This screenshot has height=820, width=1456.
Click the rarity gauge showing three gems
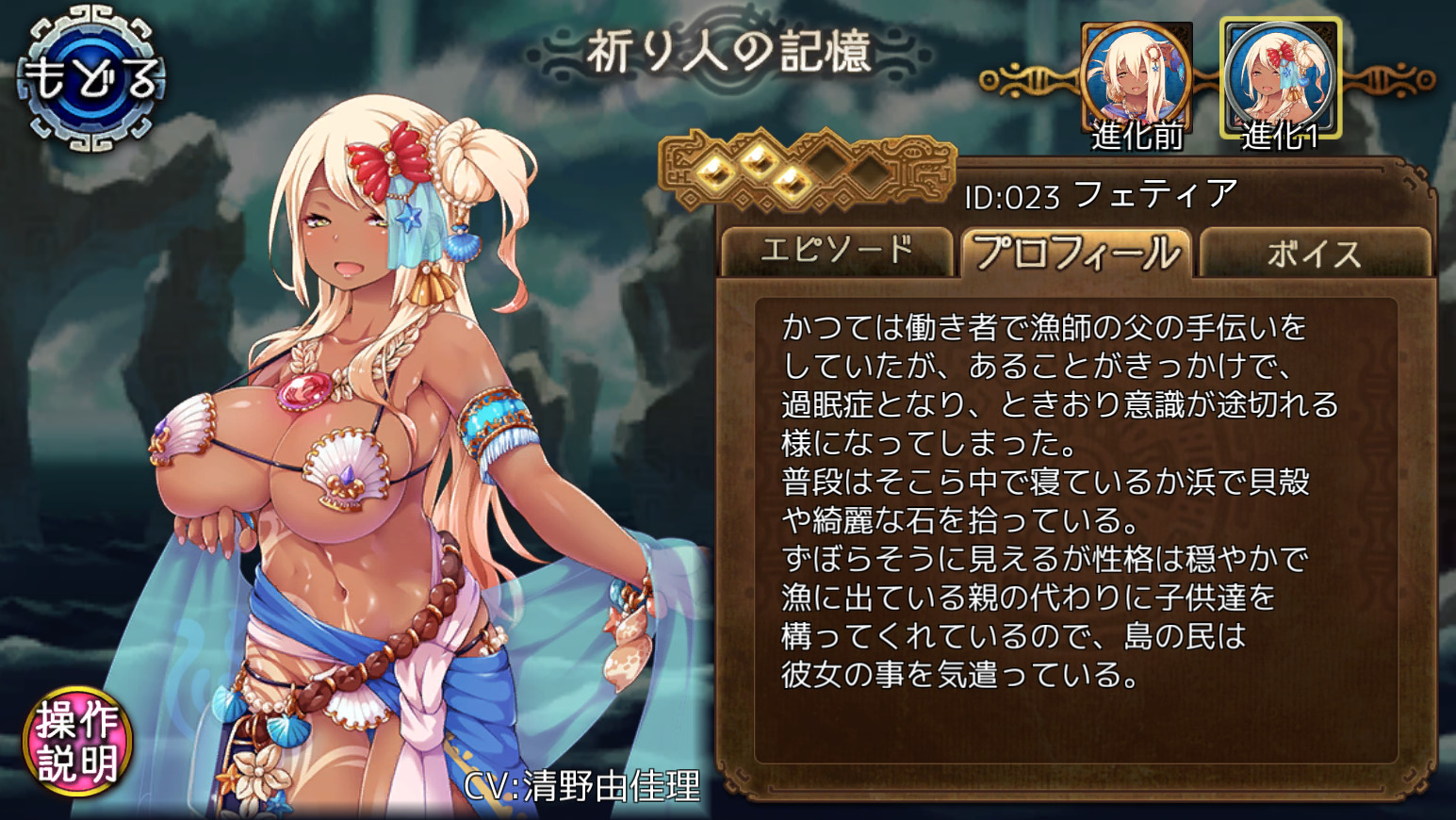(x=810, y=172)
